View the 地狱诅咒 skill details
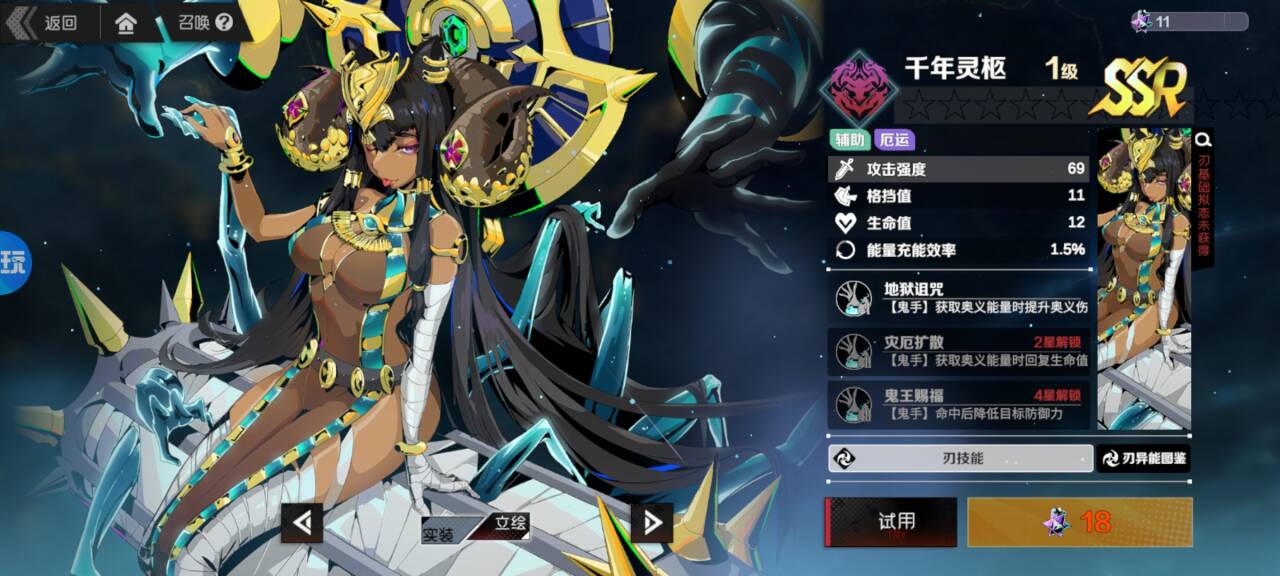Screen dimensions: 1280x576 (x=960, y=298)
